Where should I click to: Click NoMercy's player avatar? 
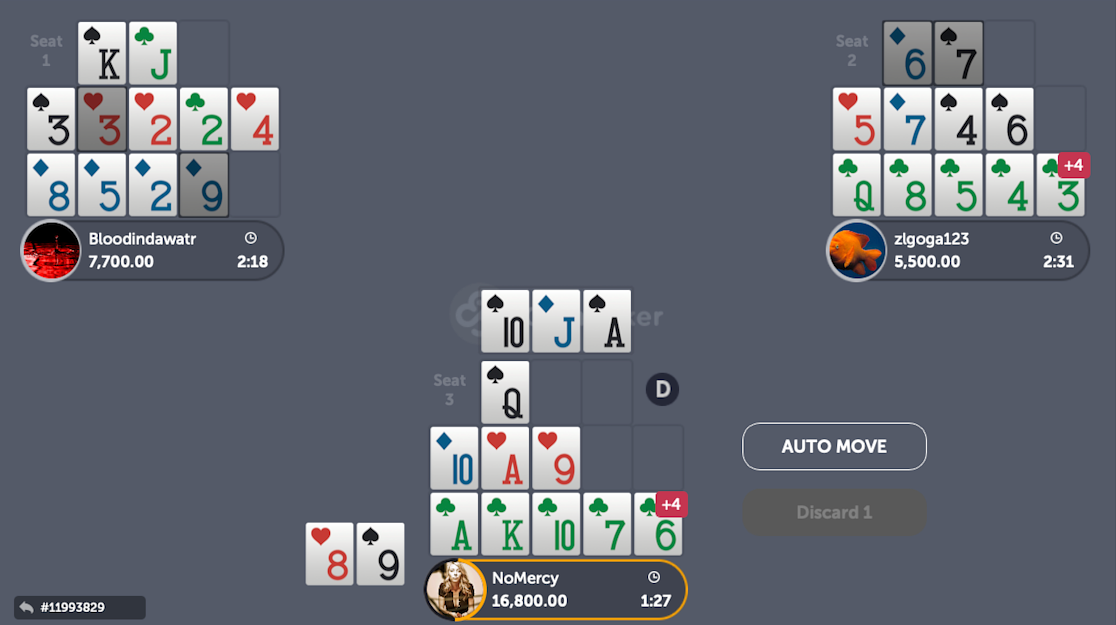click(x=455, y=590)
